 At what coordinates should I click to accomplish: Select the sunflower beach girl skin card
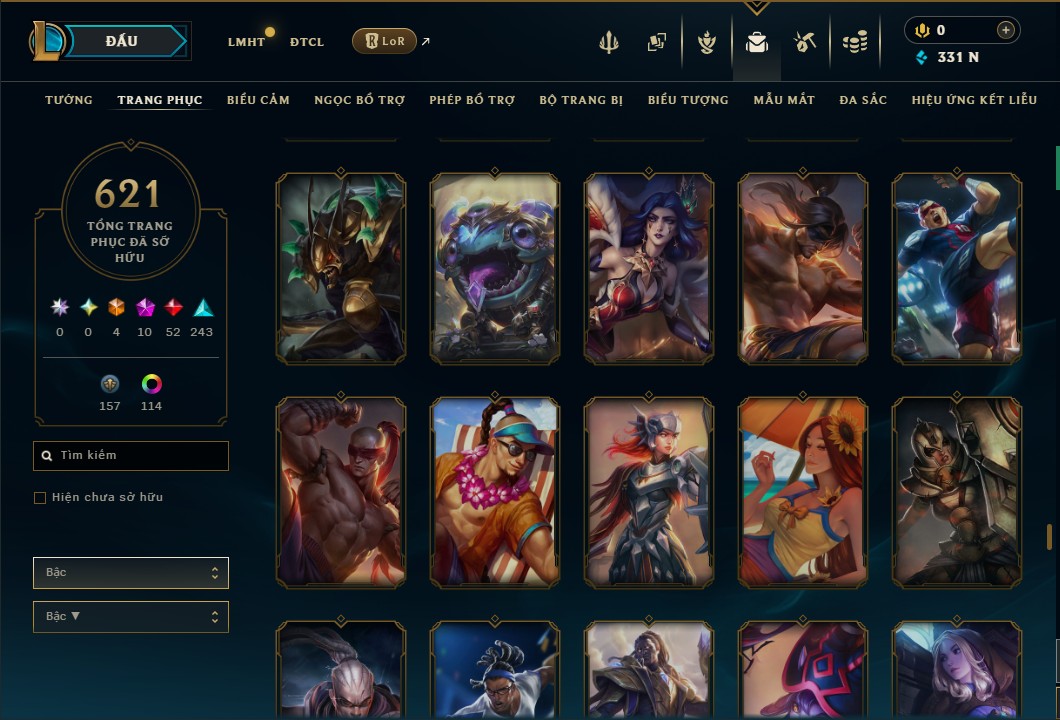pos(803,491)
